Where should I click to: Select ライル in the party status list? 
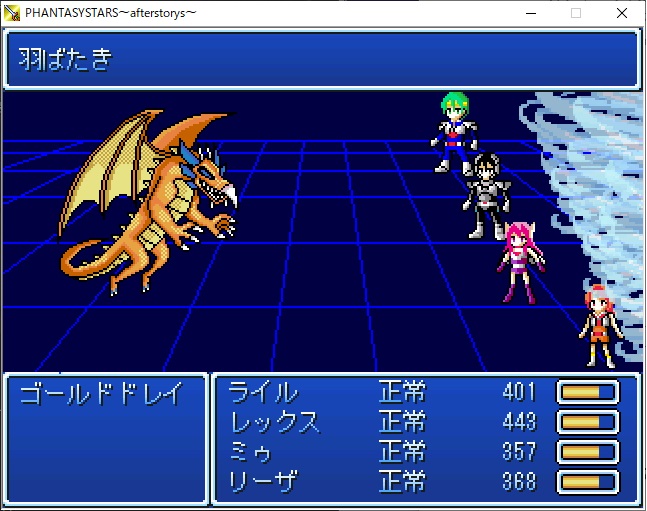pos(263,391)
